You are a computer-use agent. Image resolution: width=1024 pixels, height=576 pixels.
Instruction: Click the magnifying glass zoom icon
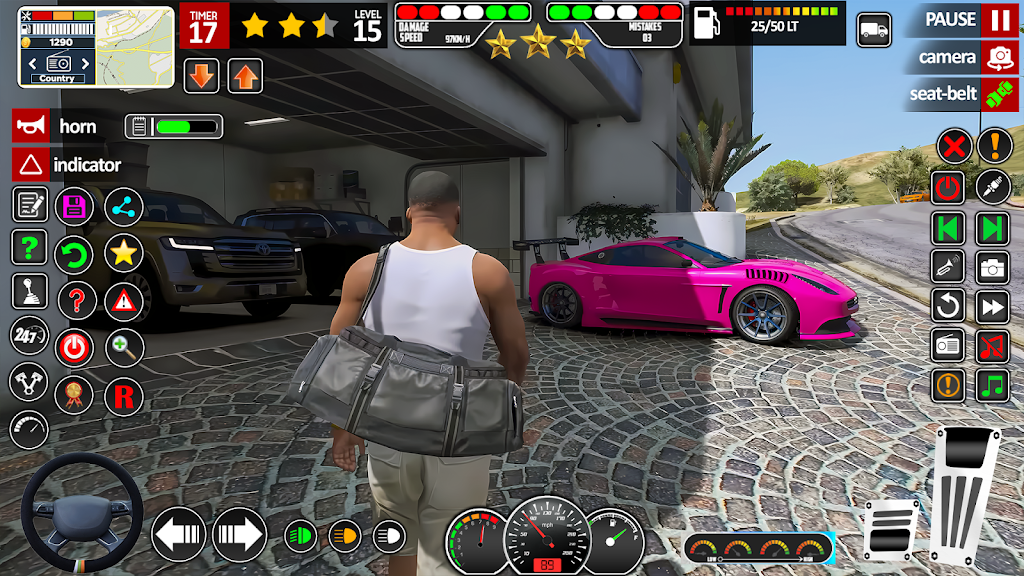pos(124,348)
